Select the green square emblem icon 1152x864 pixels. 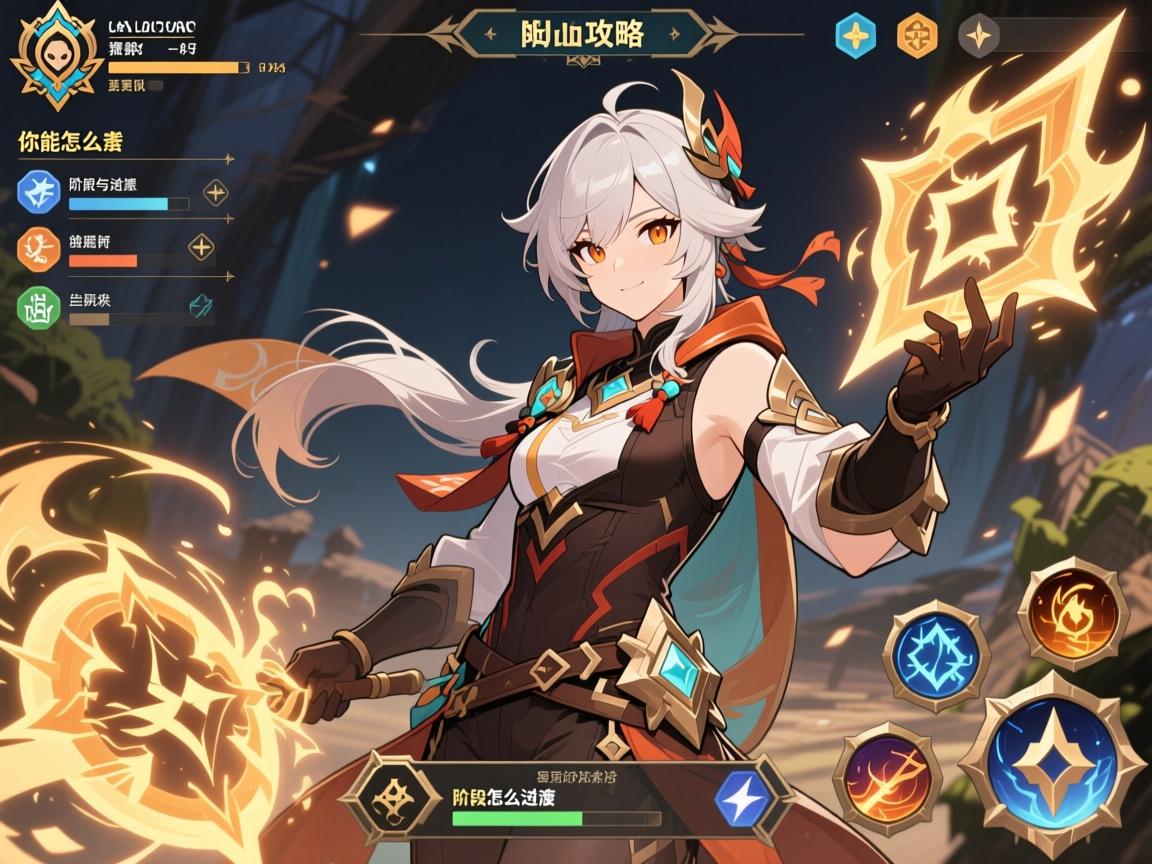(39, 305)
